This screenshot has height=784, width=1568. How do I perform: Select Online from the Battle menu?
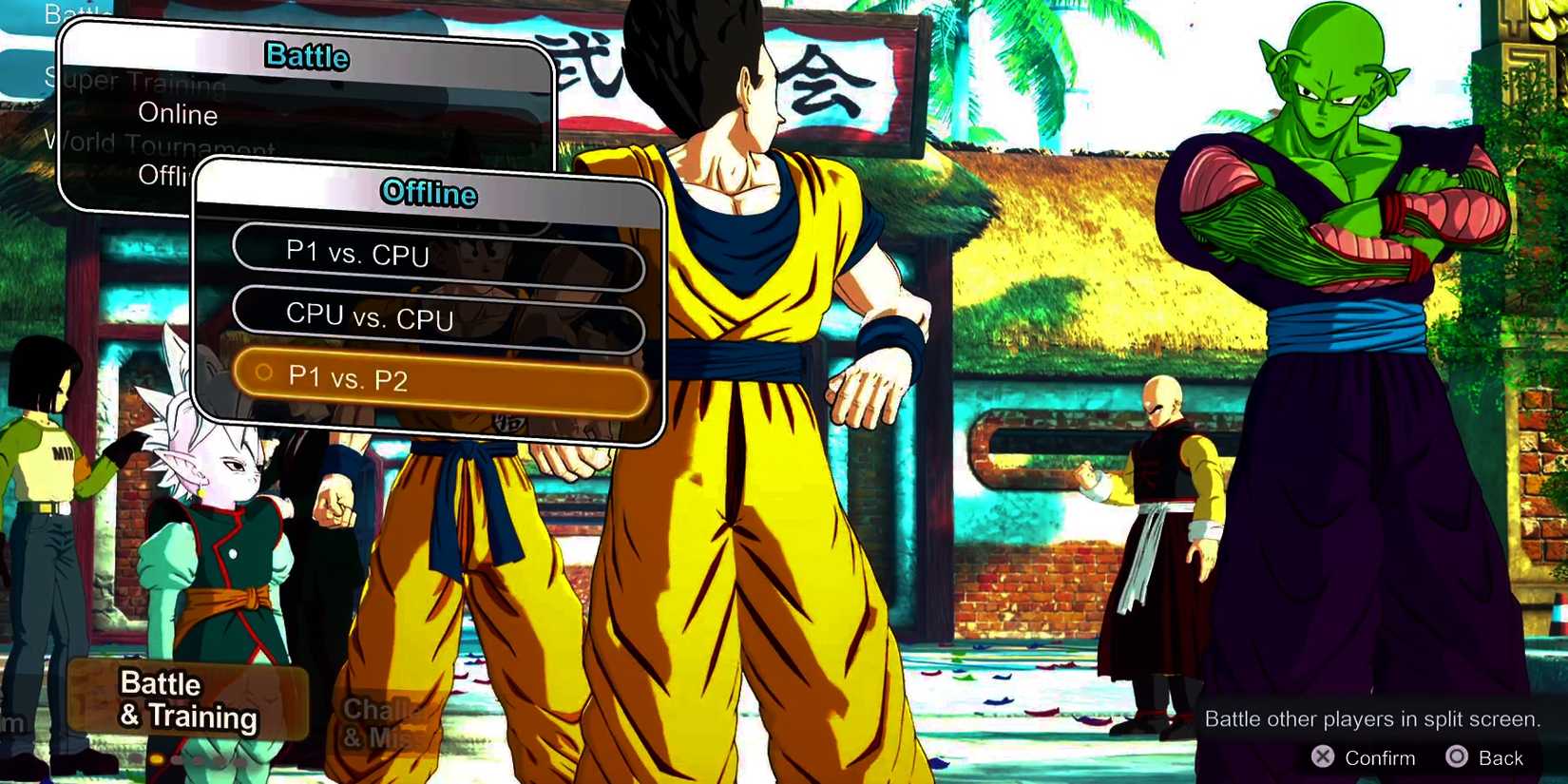click(x=177, y=114)
